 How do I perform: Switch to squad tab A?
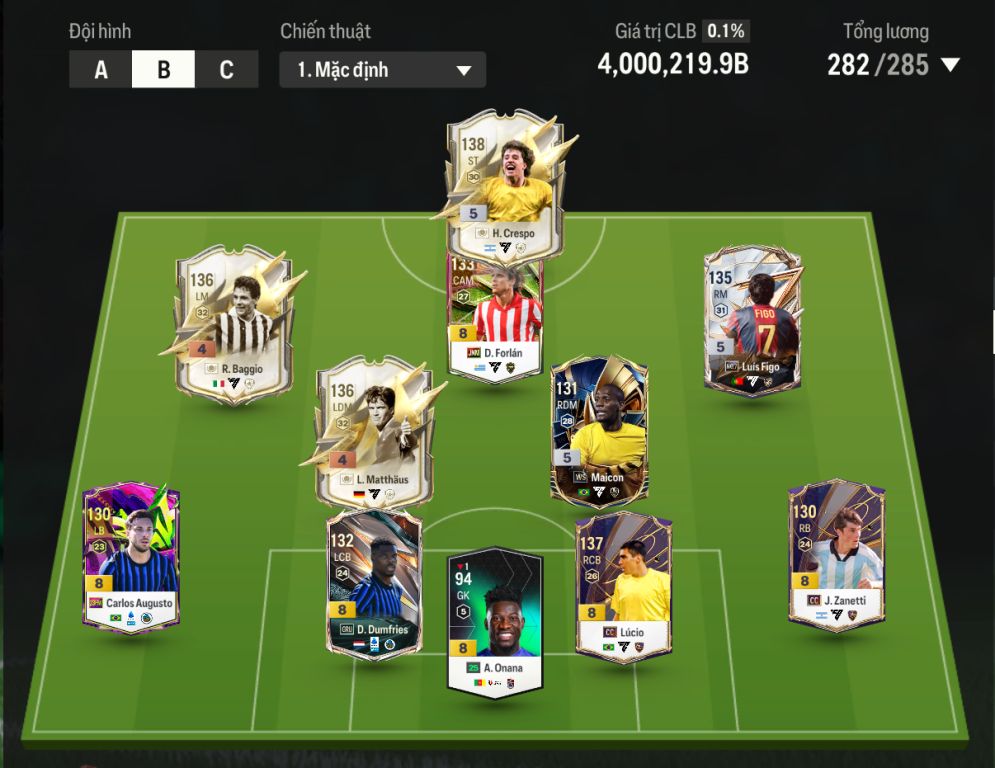pos(101,70)
